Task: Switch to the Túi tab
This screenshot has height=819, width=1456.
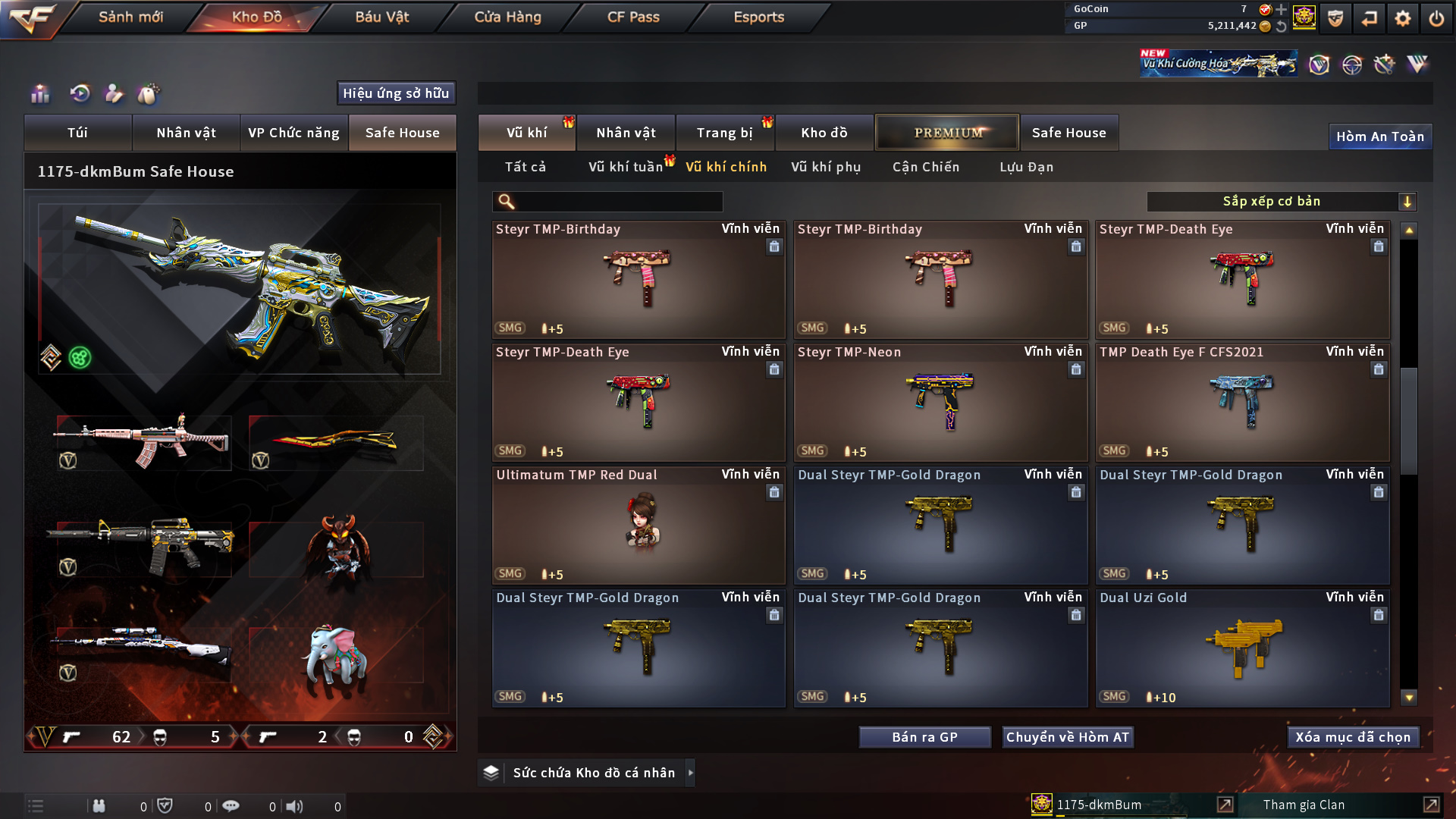Action: pyautogui.click(x=77, y=133)
